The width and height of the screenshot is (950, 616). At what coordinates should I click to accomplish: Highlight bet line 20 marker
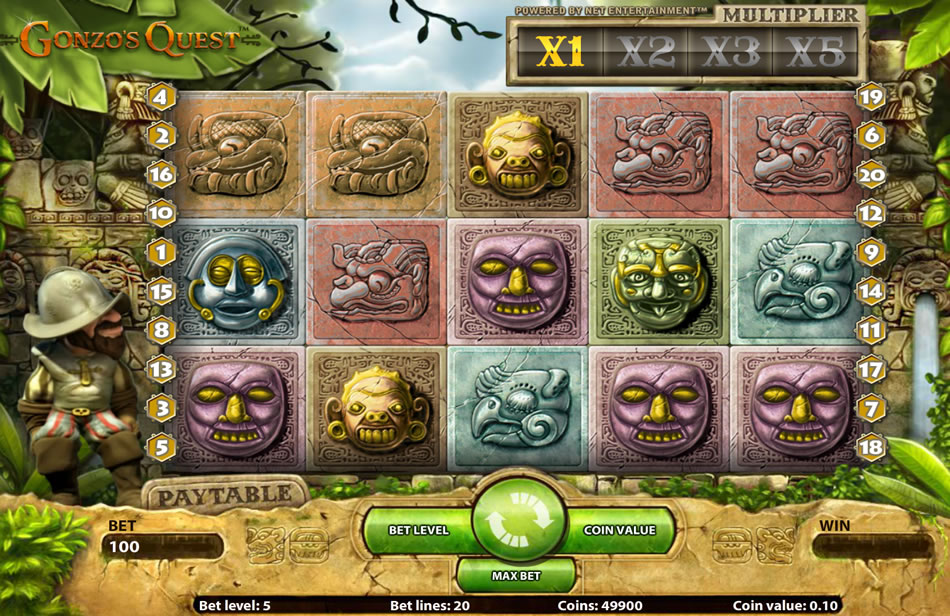[872, 174]
